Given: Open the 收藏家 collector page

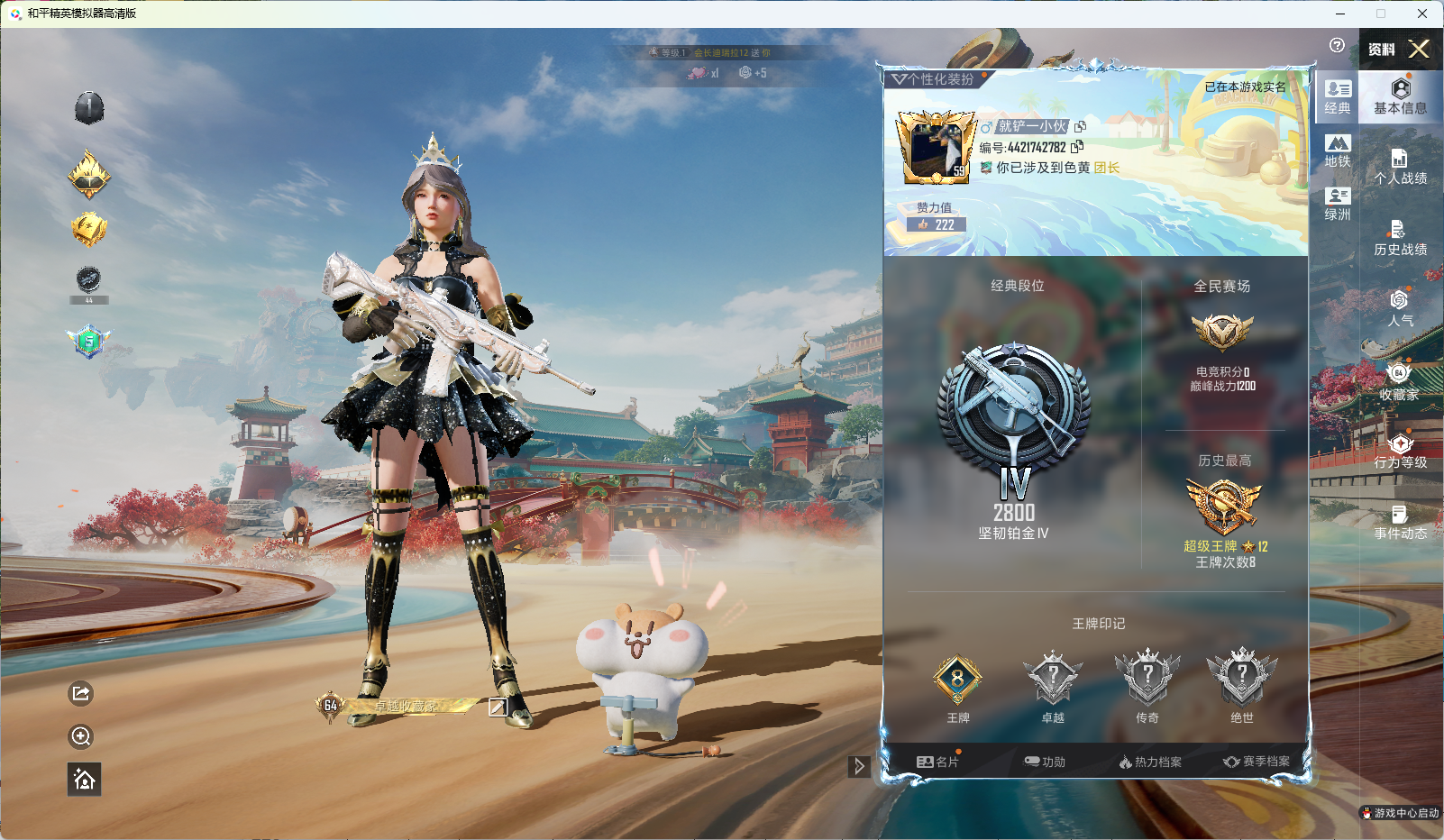Looking at the screenshot, I should click(x=1400, y=381).
